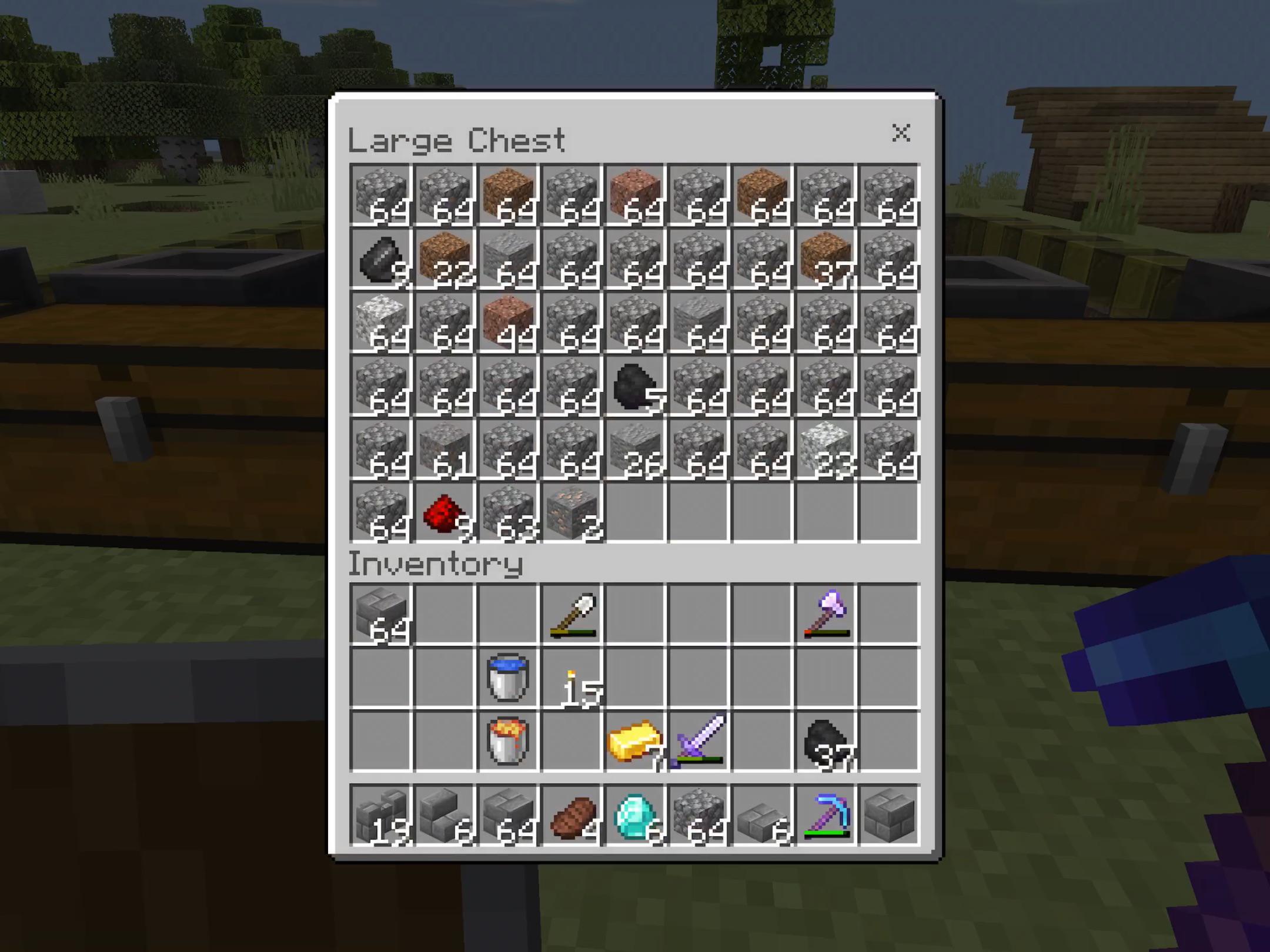Close the Large Chest screen
Screen dimensions: 1270x952
pos(901,134)
